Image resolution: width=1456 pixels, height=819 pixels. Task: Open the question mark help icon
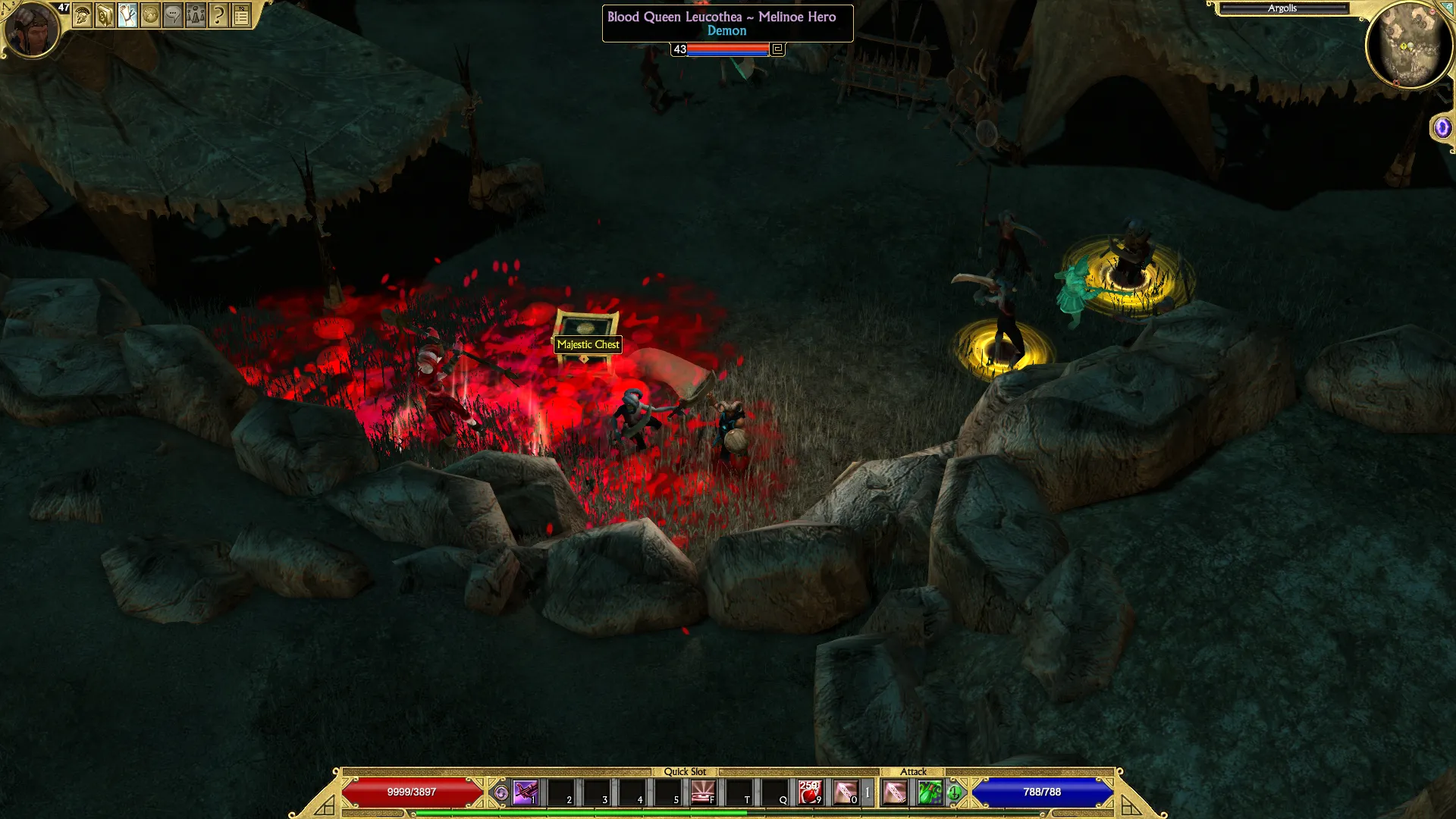218,15
